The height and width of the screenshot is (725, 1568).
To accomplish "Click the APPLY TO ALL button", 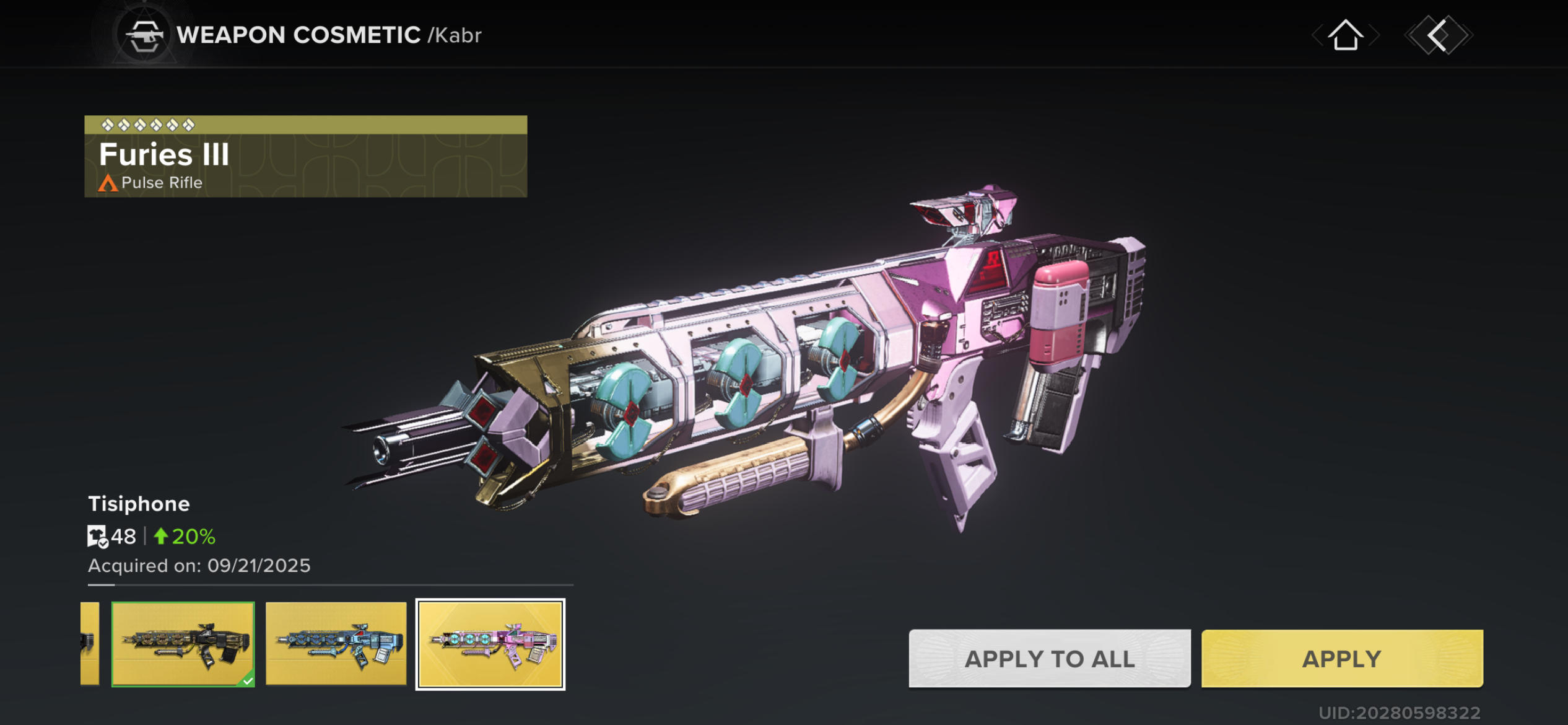I will click(x=1049, y=658).
